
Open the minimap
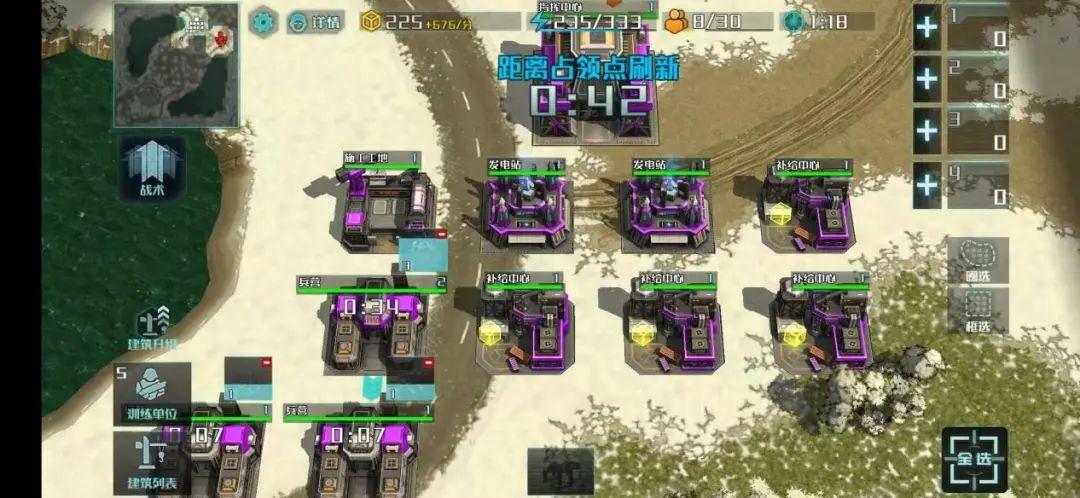[x=176, y=64]
